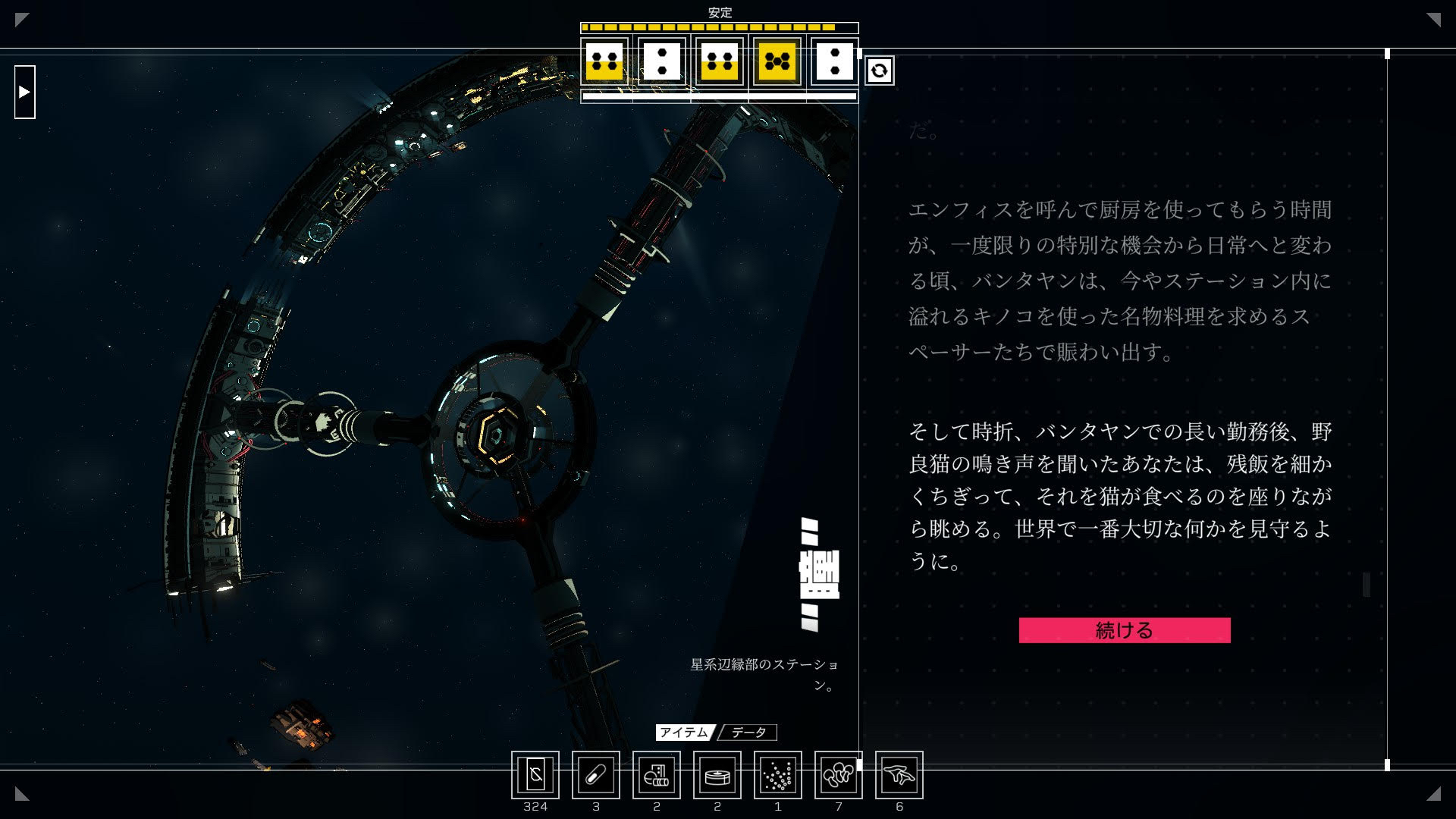This screenshot has height=819, width=1456.
Task: Open the データ tab
Action: point(748,733)
